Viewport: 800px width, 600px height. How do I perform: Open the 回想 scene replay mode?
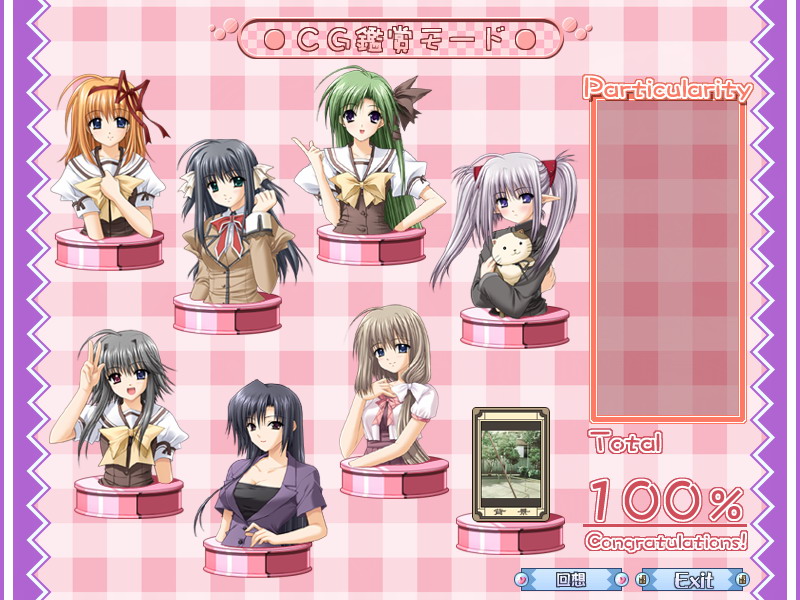pos(571,579)
